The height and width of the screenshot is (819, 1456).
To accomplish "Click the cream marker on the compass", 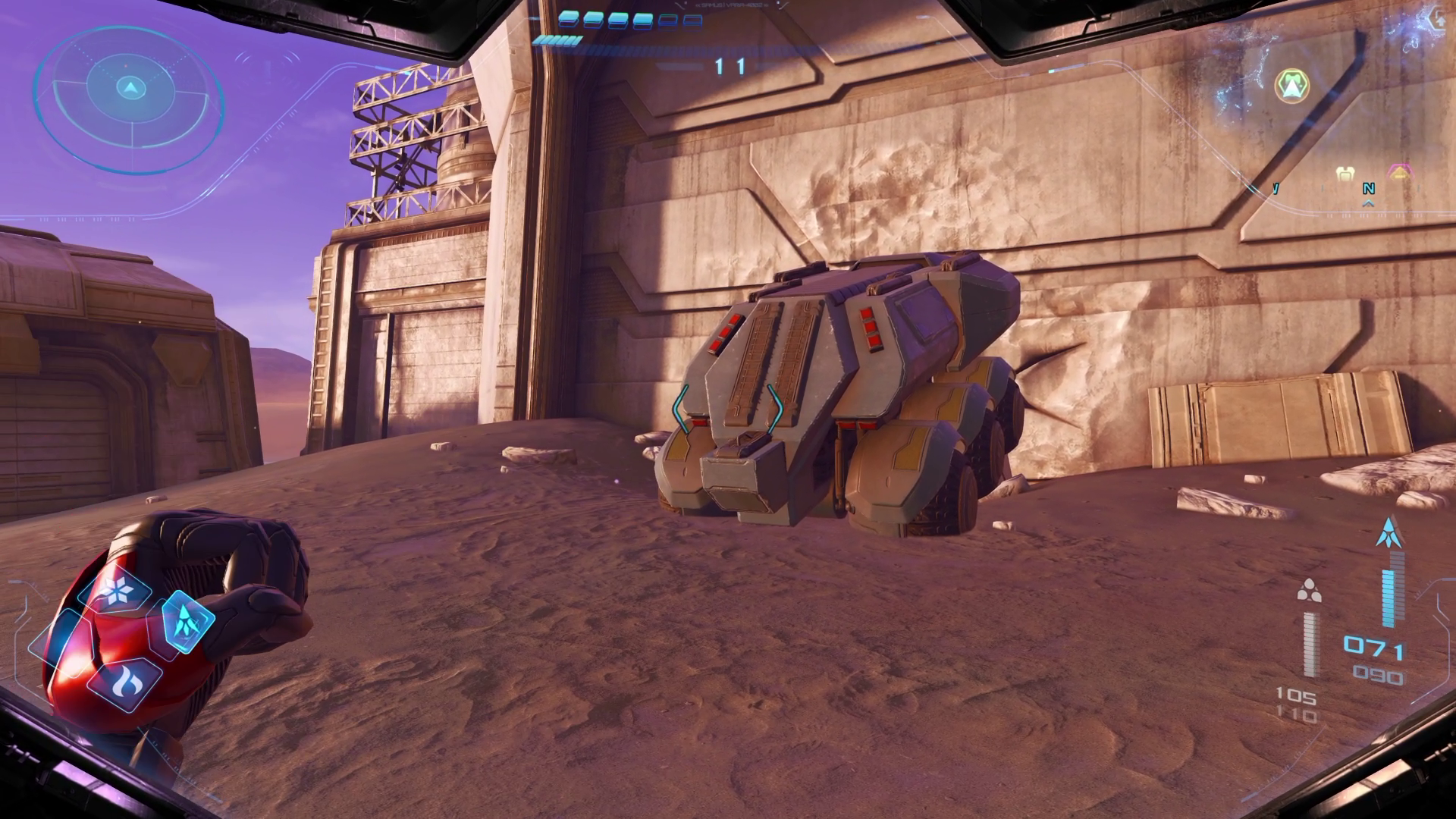I will 1345,174.
